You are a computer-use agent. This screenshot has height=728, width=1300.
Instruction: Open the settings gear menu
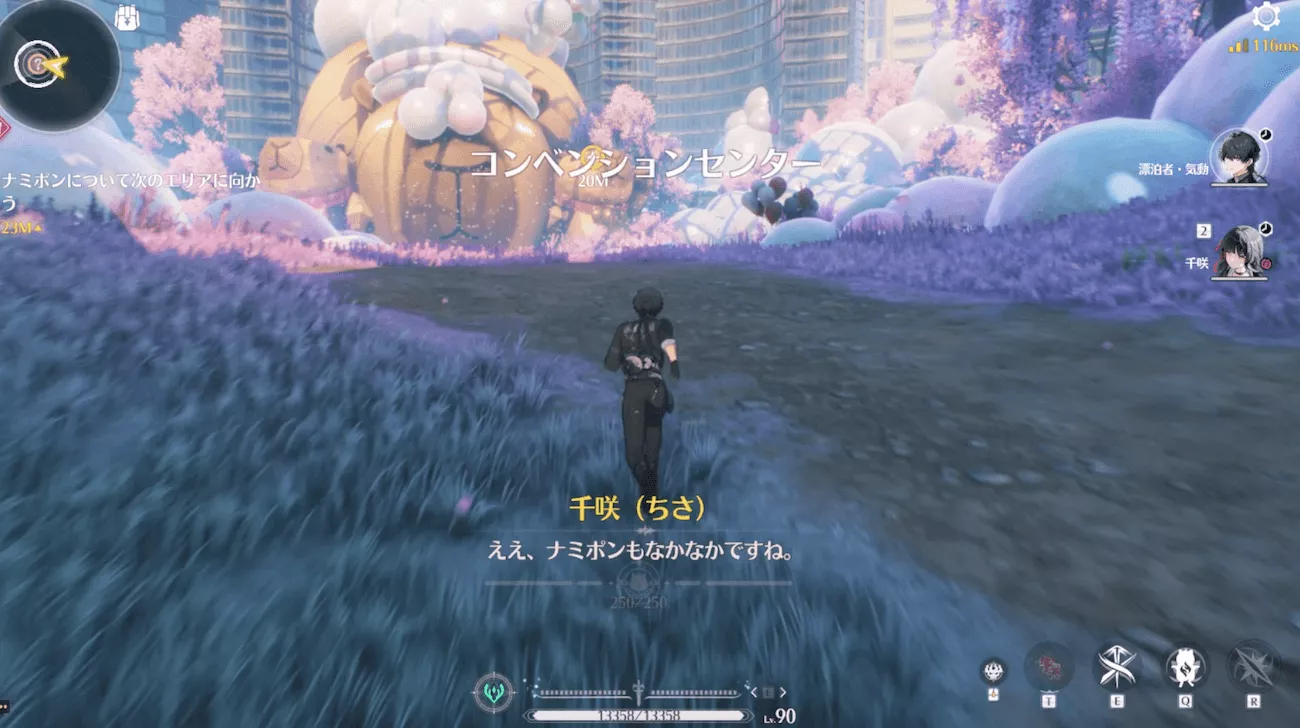coord(1268,17)
